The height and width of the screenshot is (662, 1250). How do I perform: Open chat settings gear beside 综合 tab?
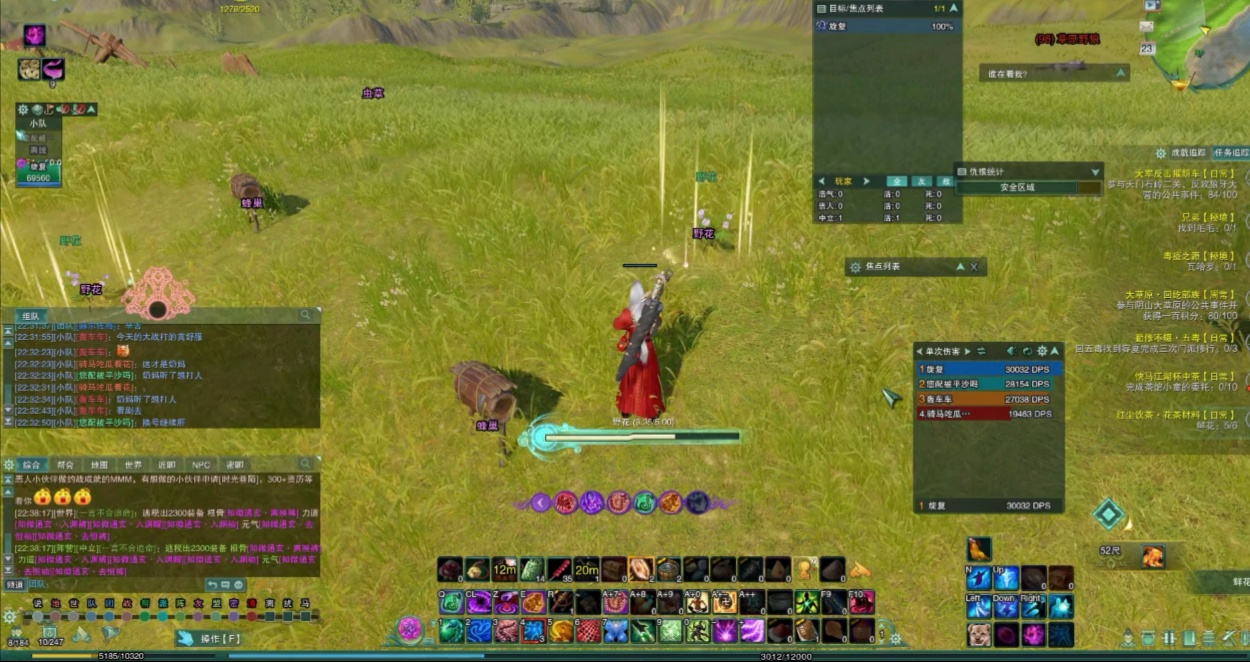coord(9,465)
